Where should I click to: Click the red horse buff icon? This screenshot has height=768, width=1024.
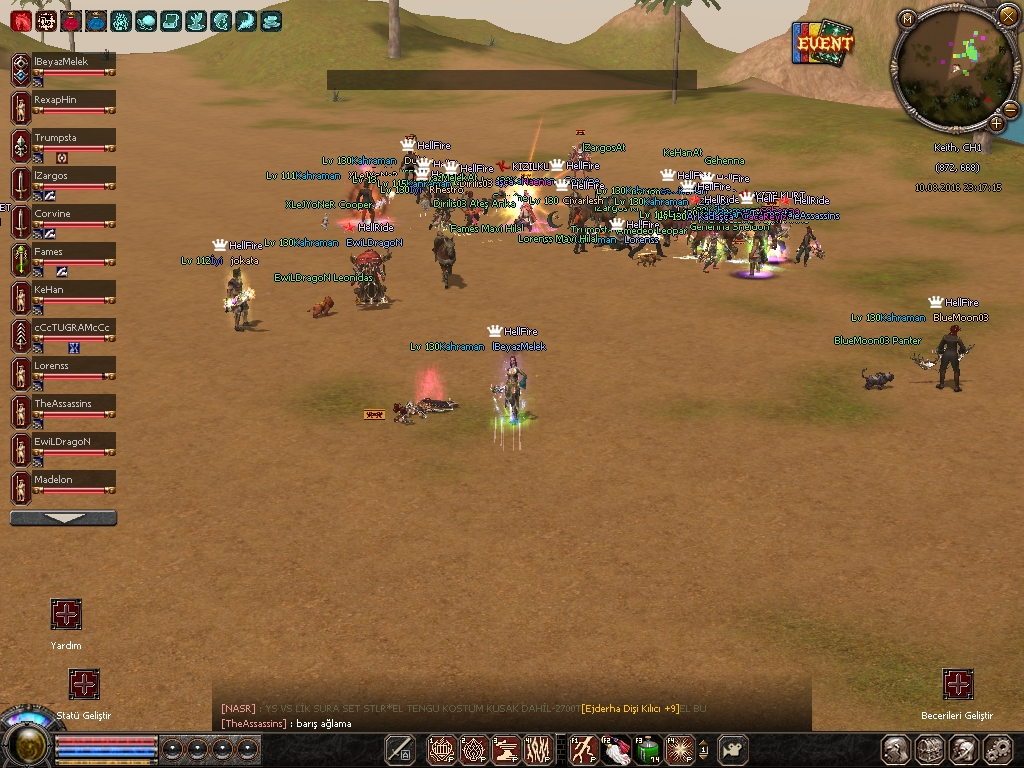(x=20, y=20)
